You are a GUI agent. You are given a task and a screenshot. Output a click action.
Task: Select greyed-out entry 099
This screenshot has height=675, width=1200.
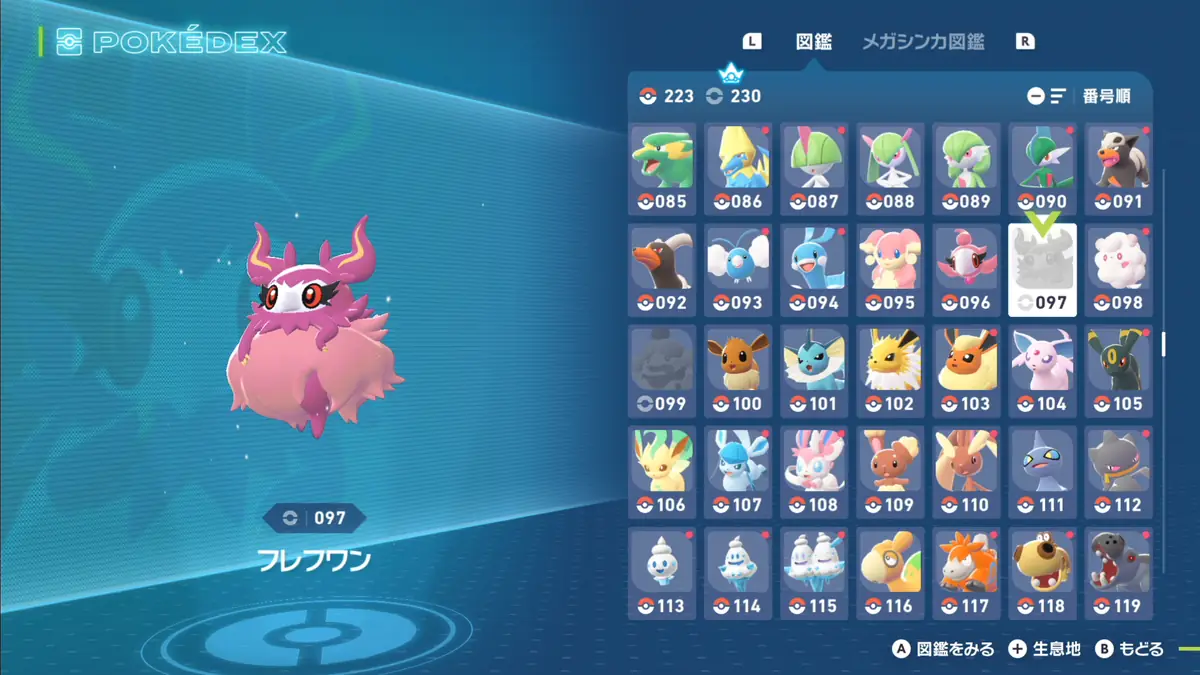coord(663,371)
